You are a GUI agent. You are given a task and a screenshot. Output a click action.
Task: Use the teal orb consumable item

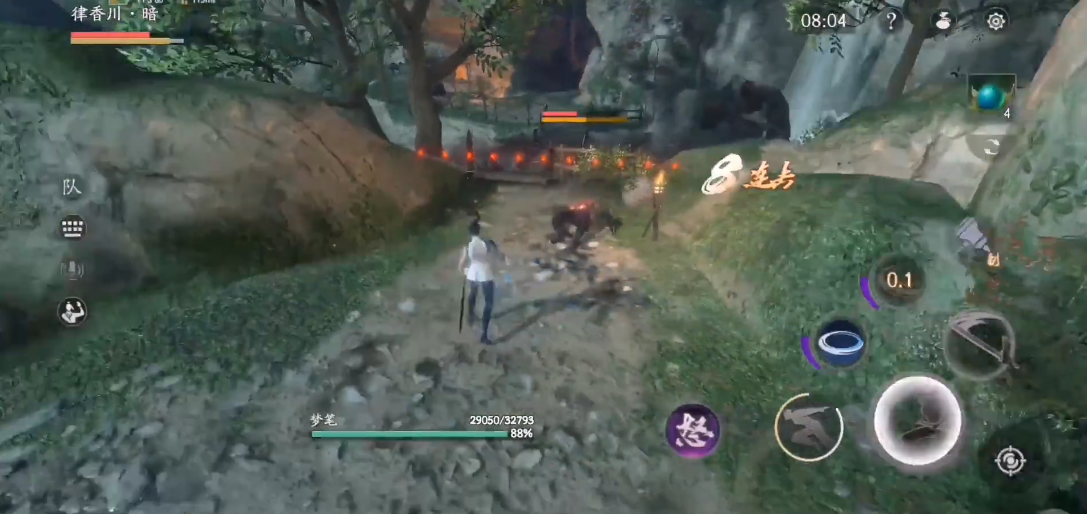990,95
